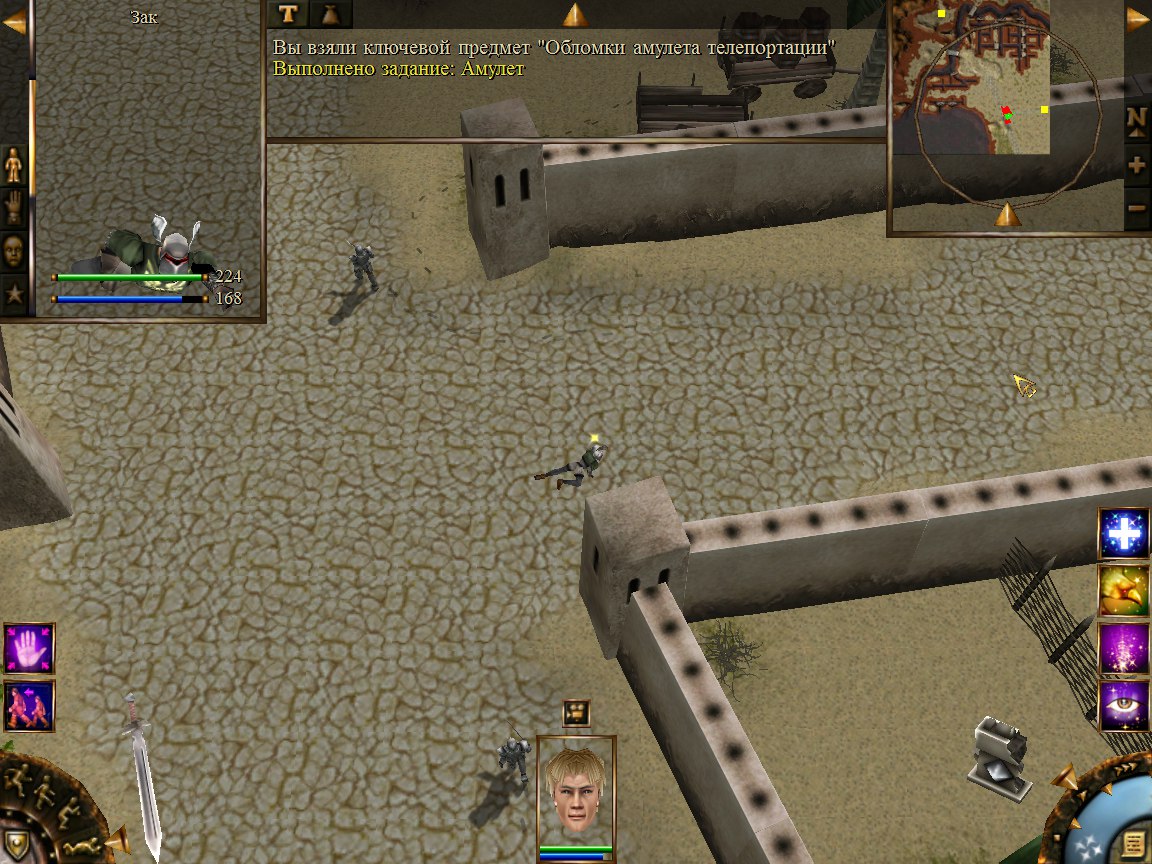The height and width of the screenshot is (864, 1152).
Task: Open the face tab in the character panel
Action: 14,251
